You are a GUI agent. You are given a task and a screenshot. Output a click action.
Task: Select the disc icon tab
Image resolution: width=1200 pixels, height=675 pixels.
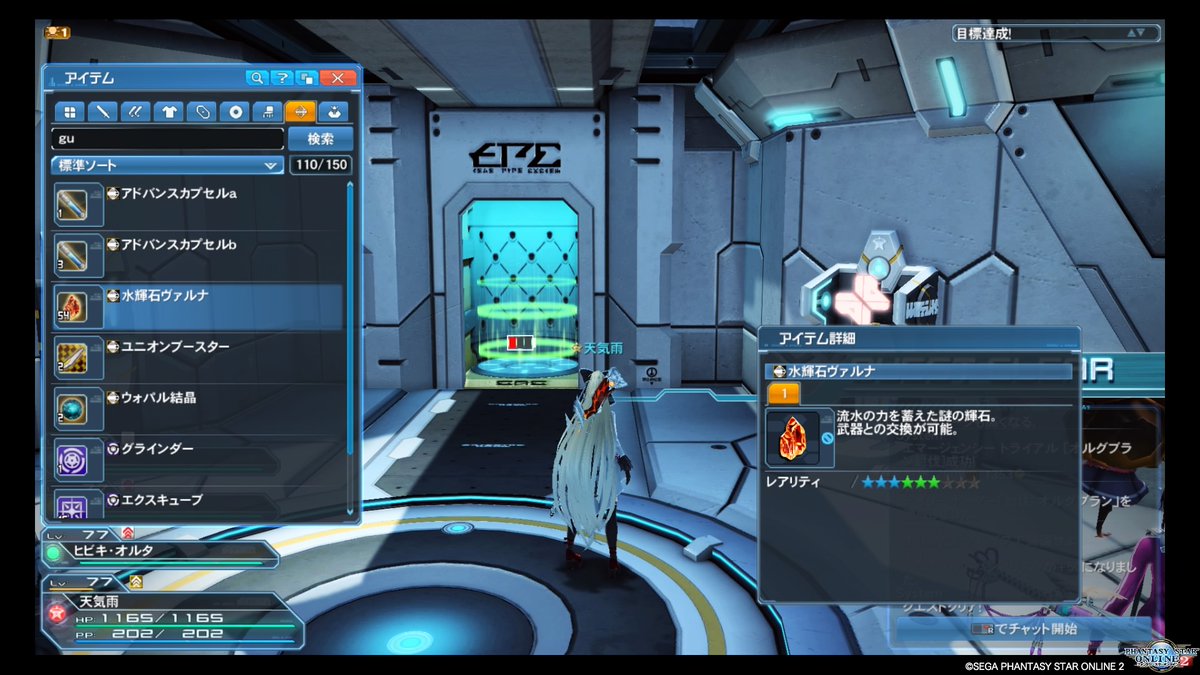coord(235,111)
